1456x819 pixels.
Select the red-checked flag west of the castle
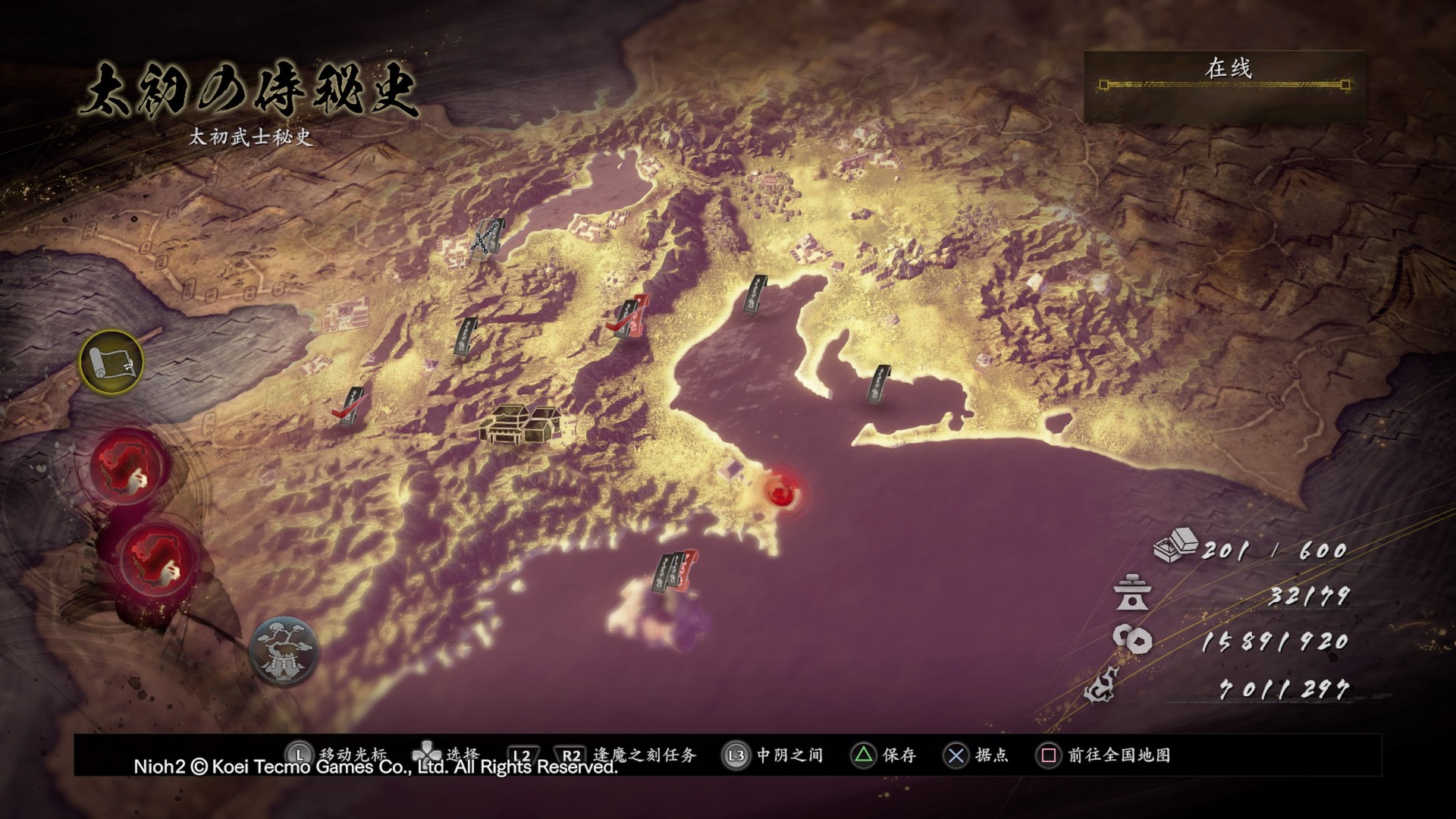(351, 406)
